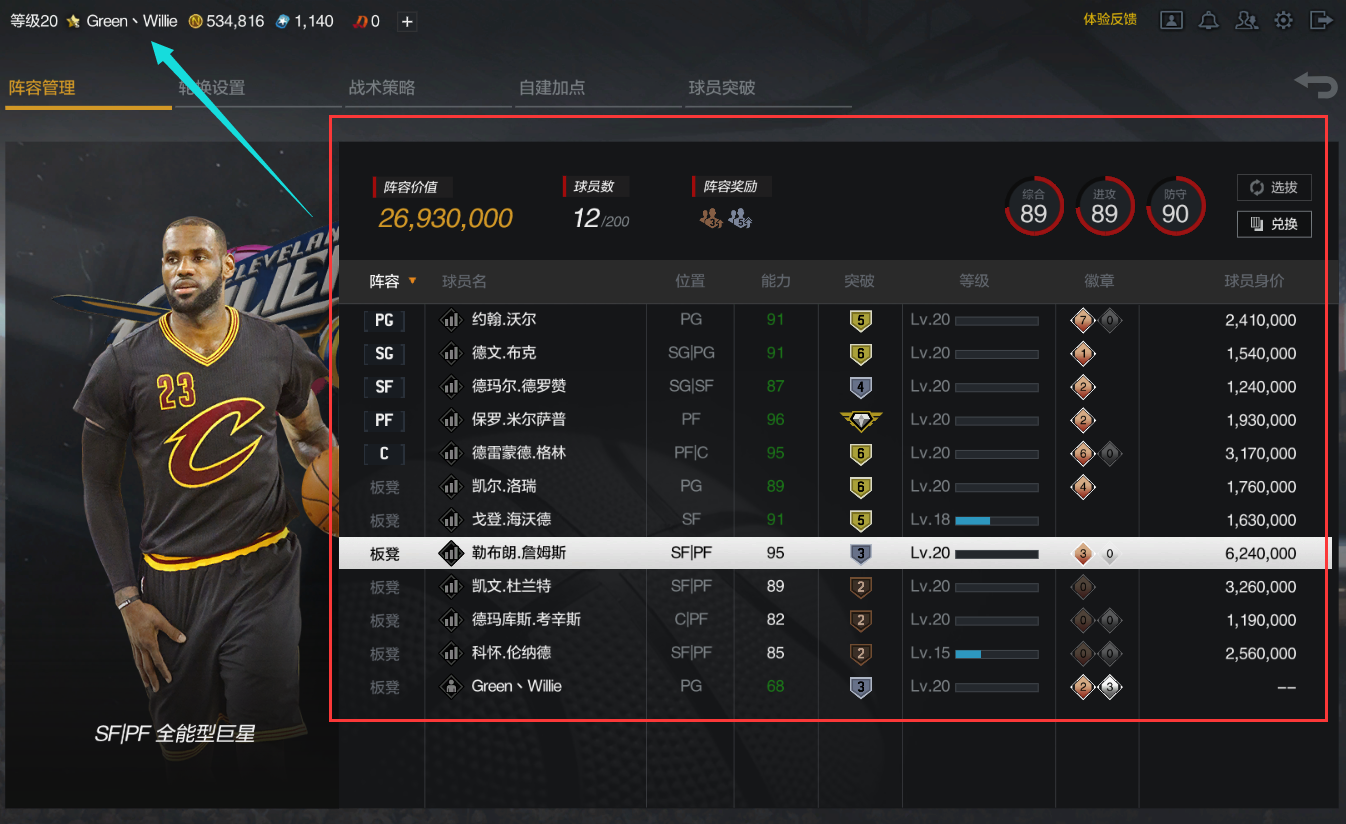The width and height of the screenshot is (1346, 824).
Task: Check notifications via the bell icon
Action: coord(1208,20)
